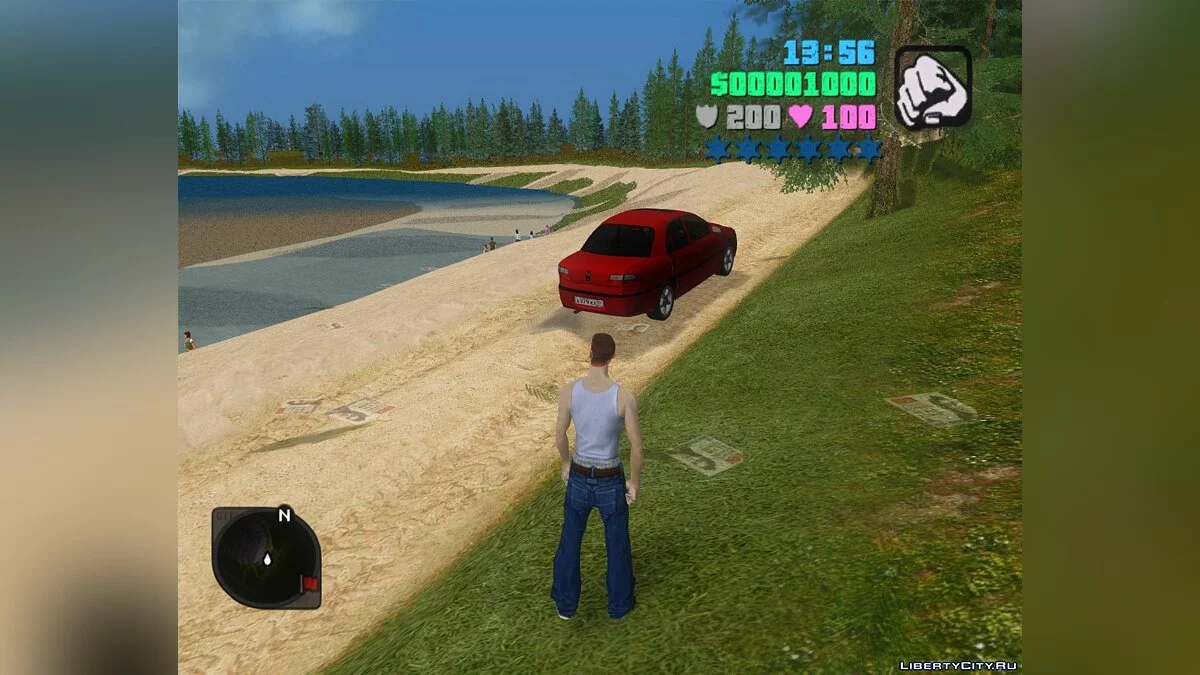Image resolution: width=1200 pixels, height=675 pixels.
Task: Click the red flag marker on radar
Action: click(x=309, y=583)
